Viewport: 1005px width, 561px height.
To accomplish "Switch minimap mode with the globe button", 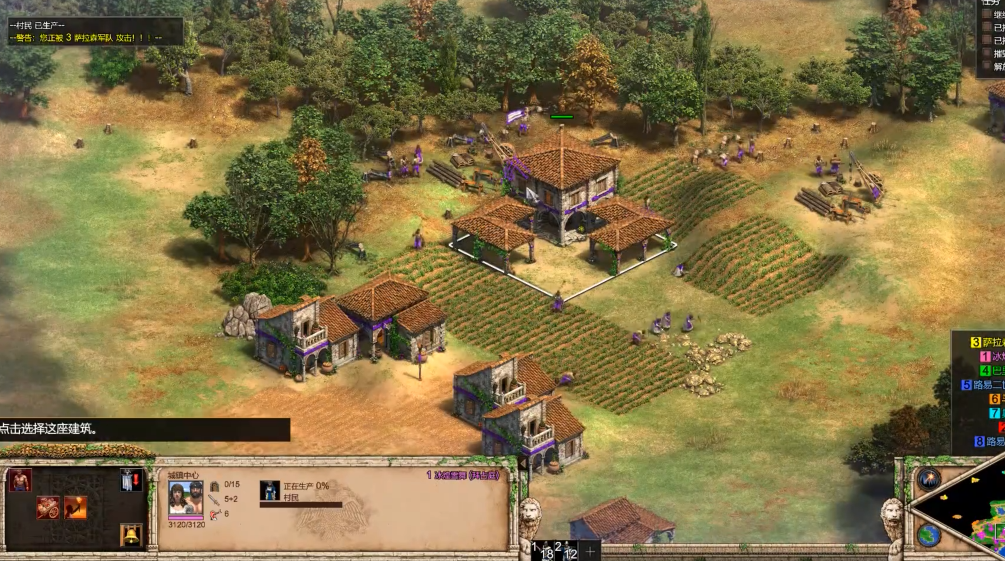I will tap(928, 535).
